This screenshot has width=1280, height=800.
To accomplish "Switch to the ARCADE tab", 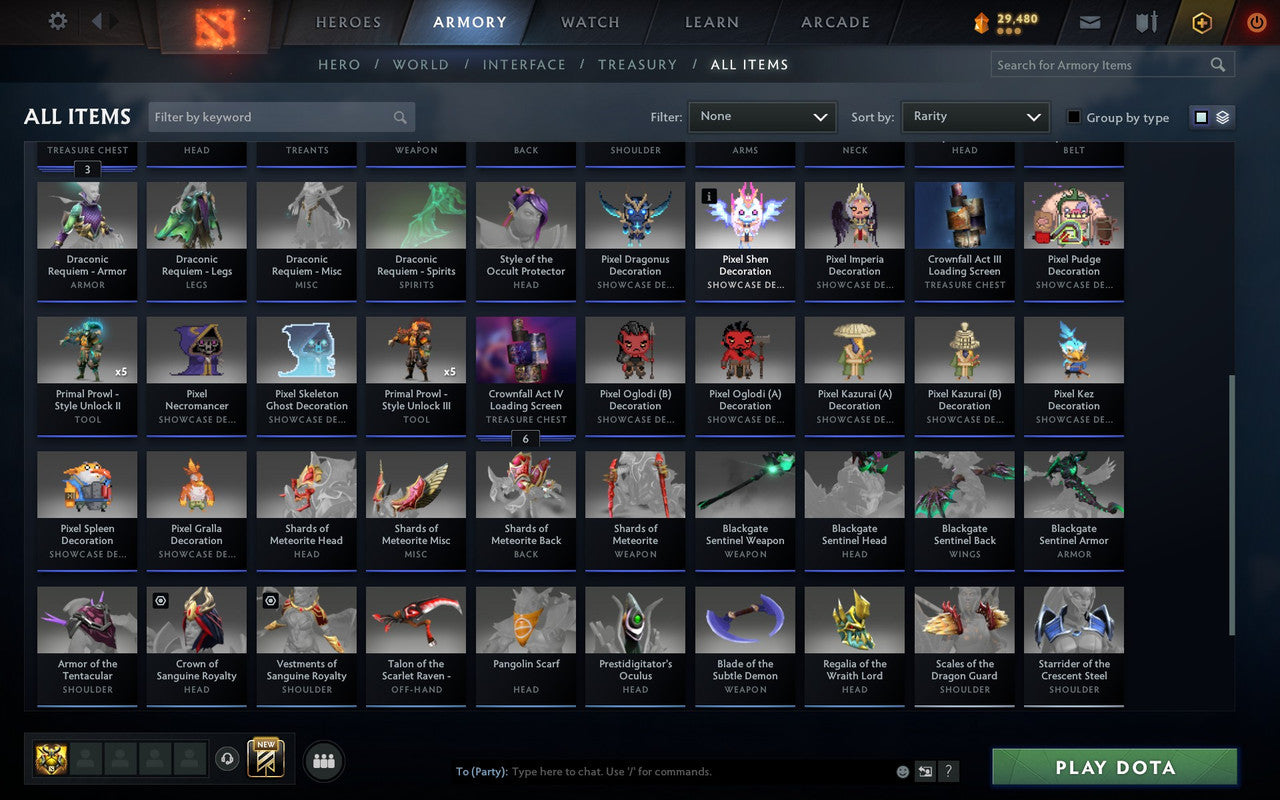I will click(x=833, y=22).
